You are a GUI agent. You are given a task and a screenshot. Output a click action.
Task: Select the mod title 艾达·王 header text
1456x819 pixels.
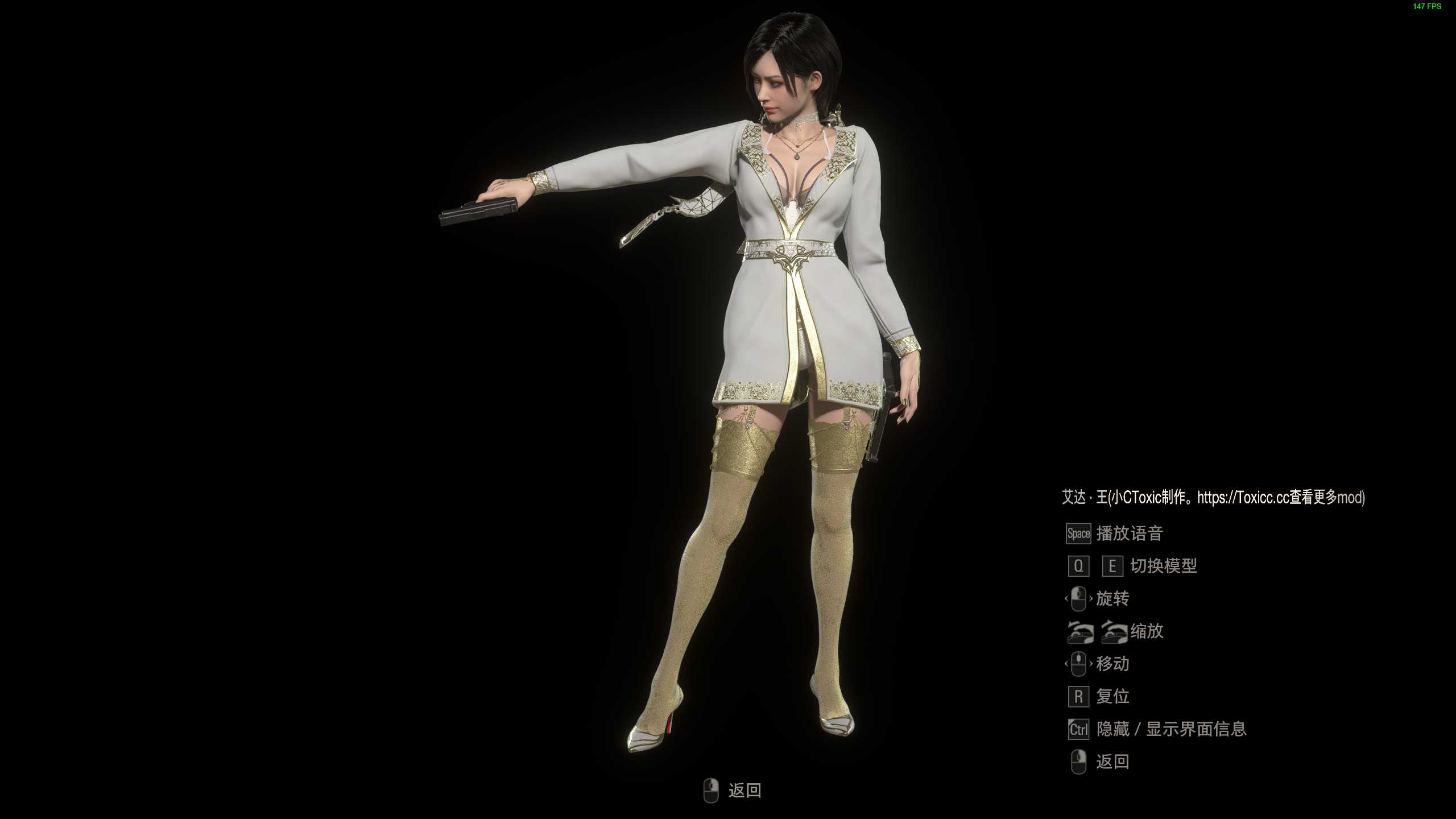point(1086,497)
